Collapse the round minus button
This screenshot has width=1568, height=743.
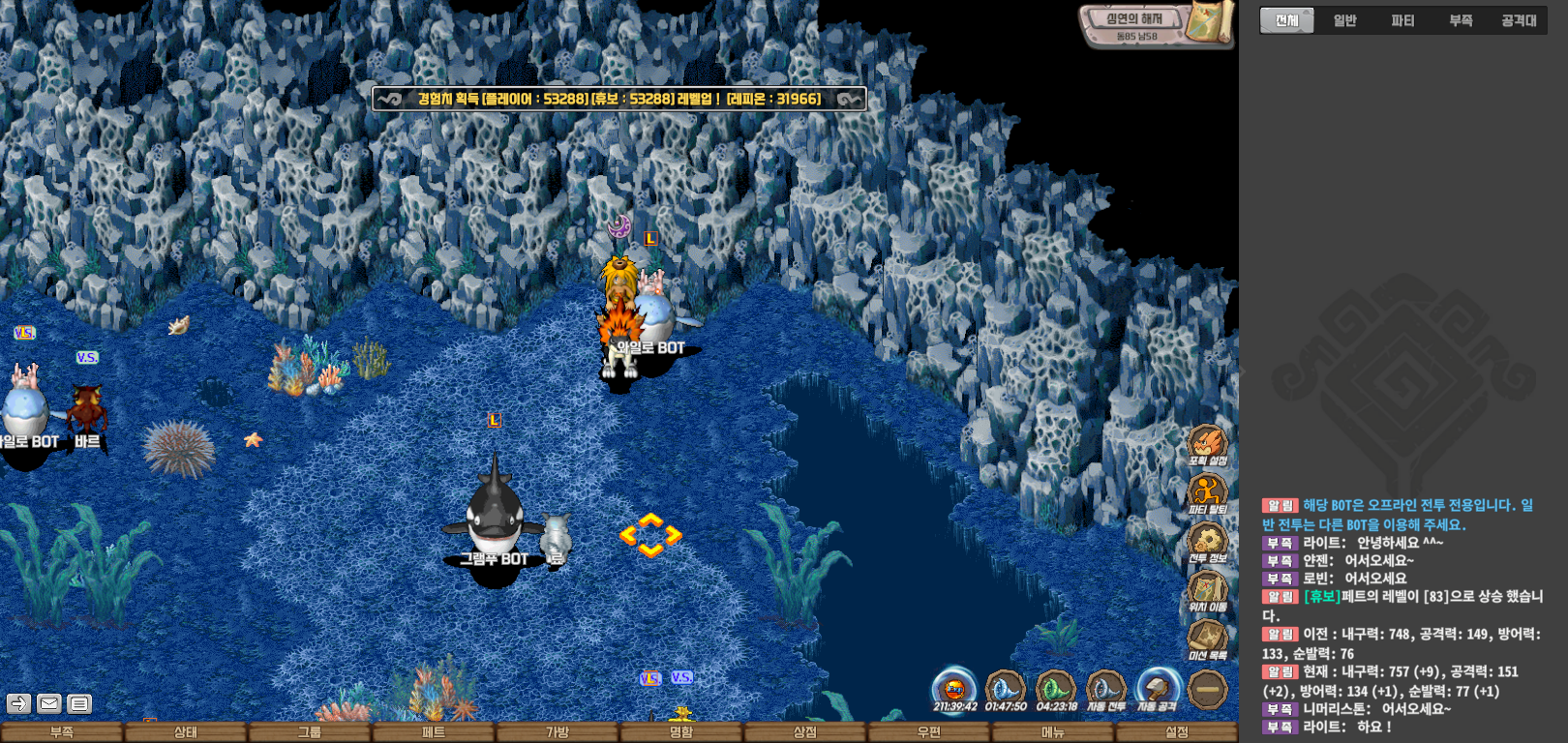(x=1207, y=690)
